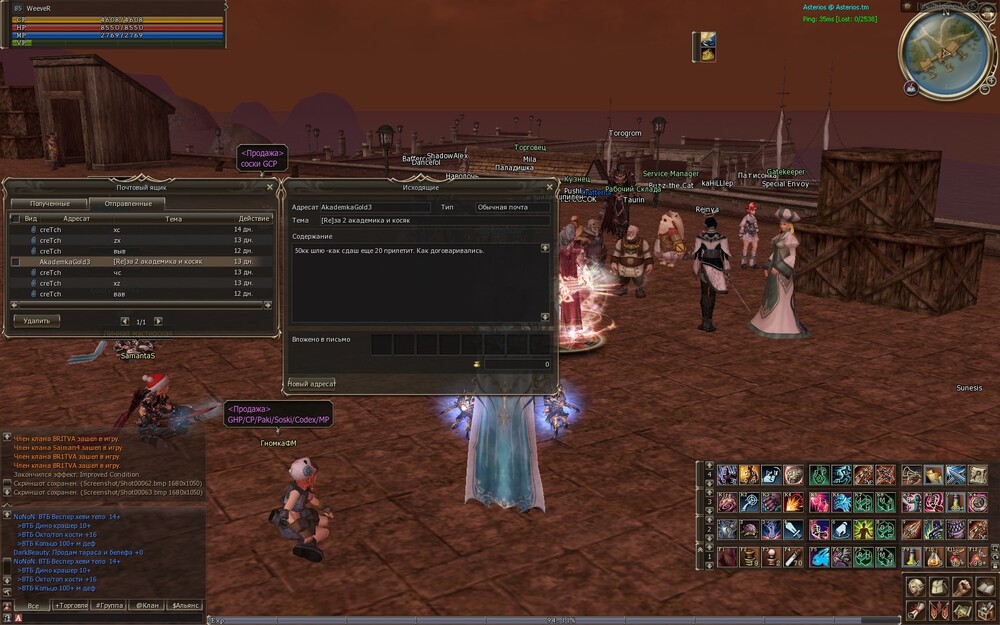
Task: Open the inventory backpack menu icon
Action: (939, 586)
